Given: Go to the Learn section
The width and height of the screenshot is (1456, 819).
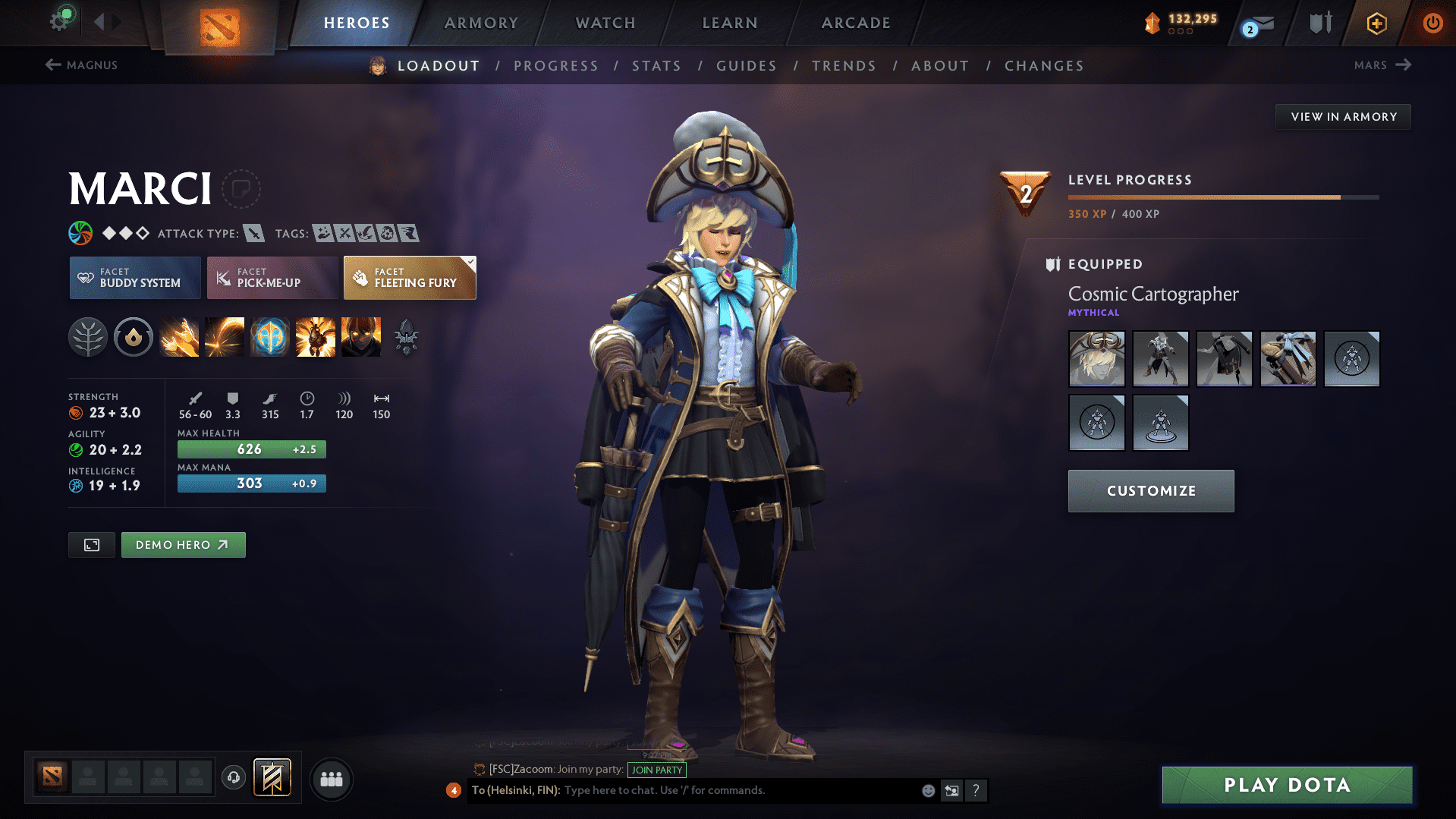Looking at the screenshot, I should [730, 23].
